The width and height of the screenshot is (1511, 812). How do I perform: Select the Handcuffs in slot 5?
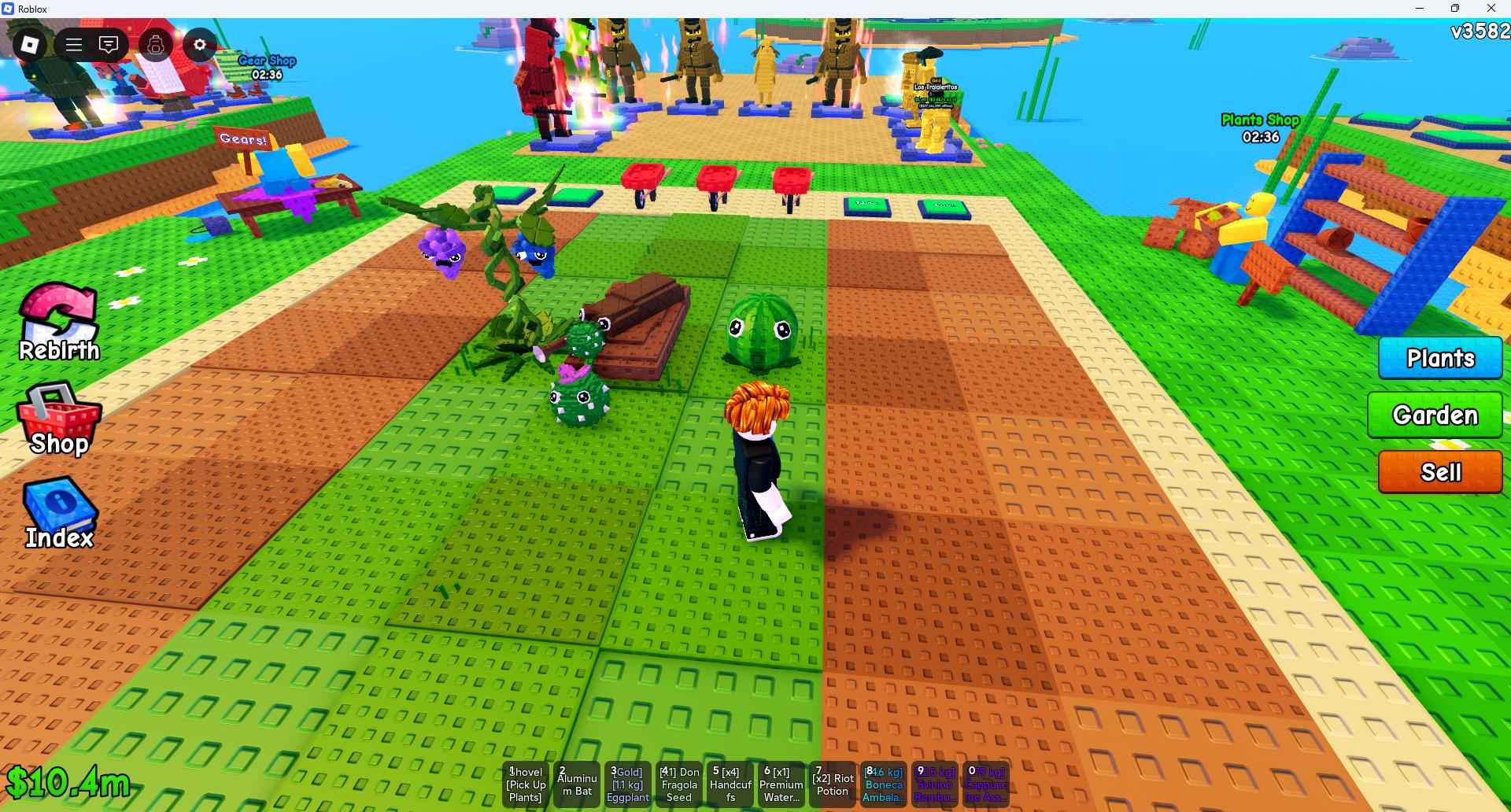pos(730,784)
